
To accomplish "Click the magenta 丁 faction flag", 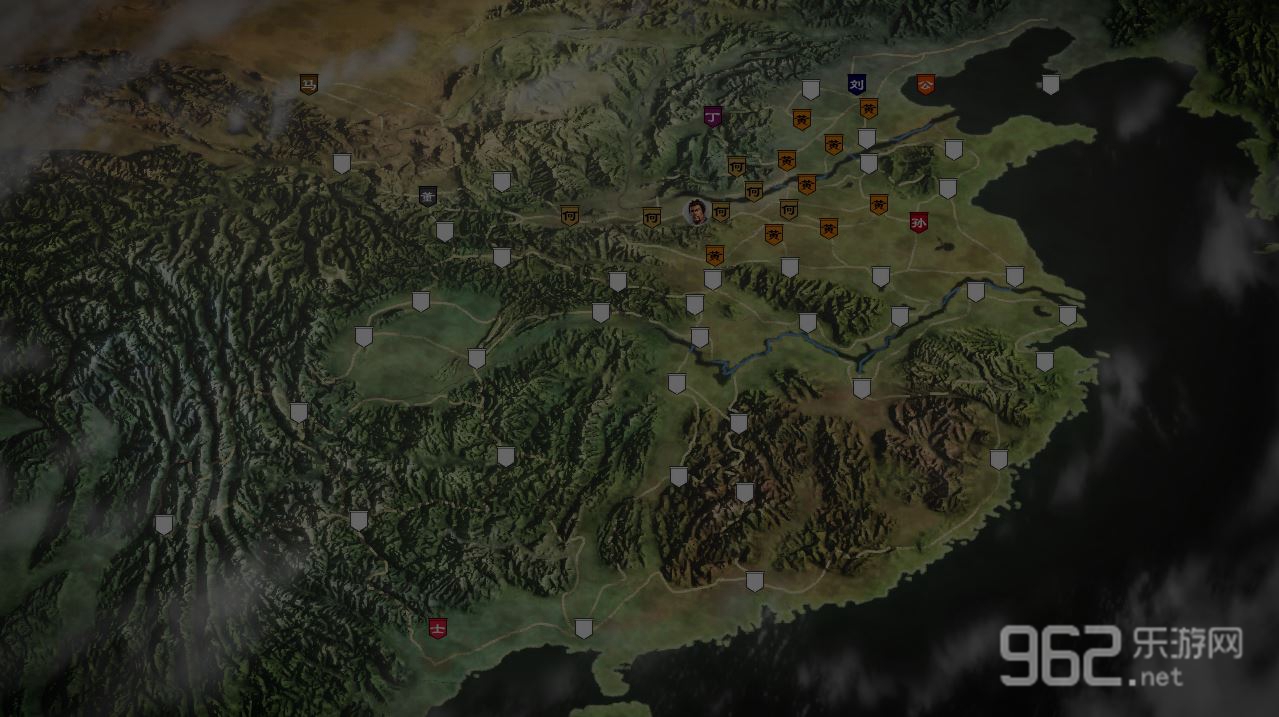I will (x=712, y=116).
